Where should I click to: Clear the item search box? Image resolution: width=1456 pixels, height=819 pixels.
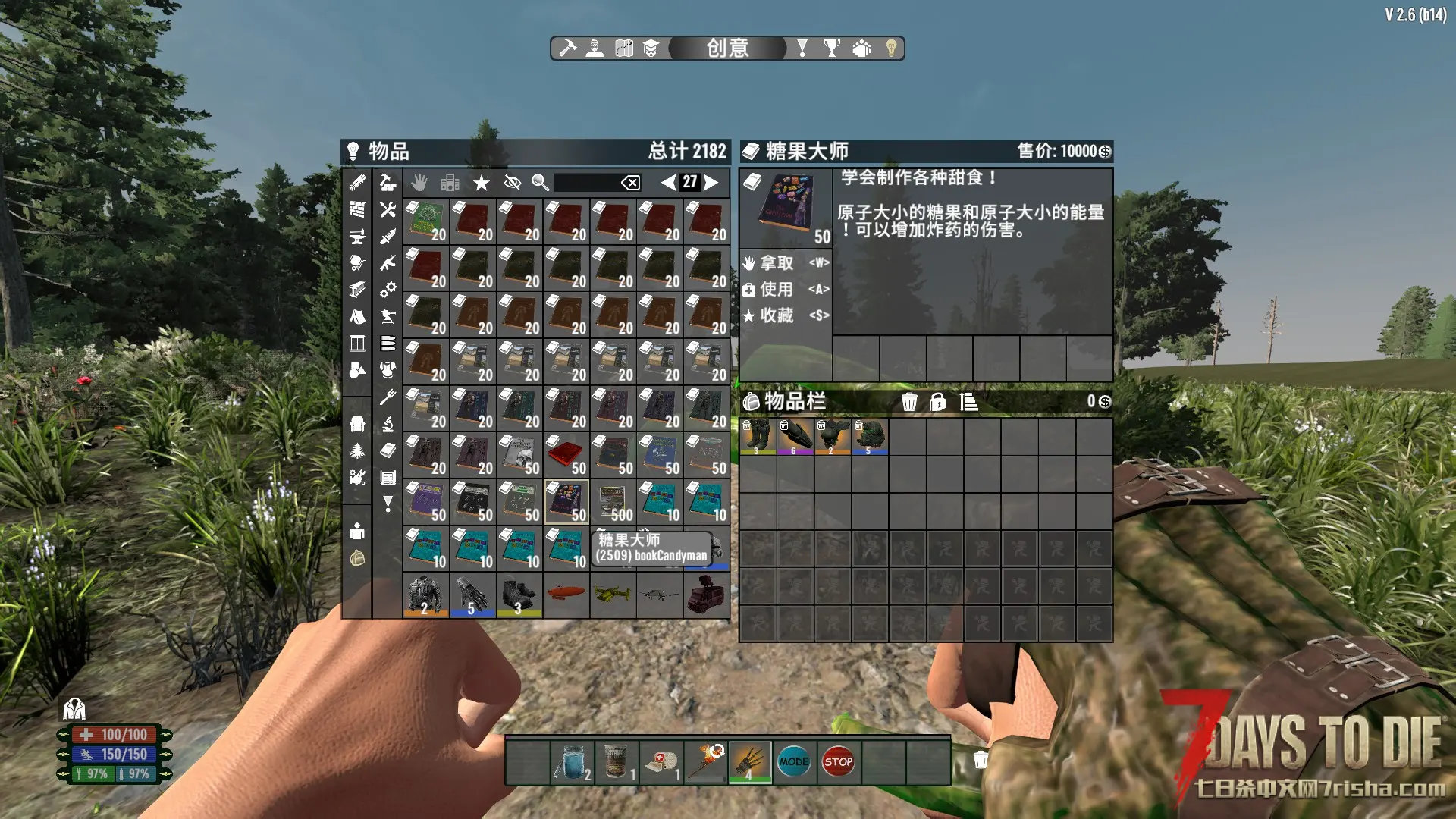(630, 183)
